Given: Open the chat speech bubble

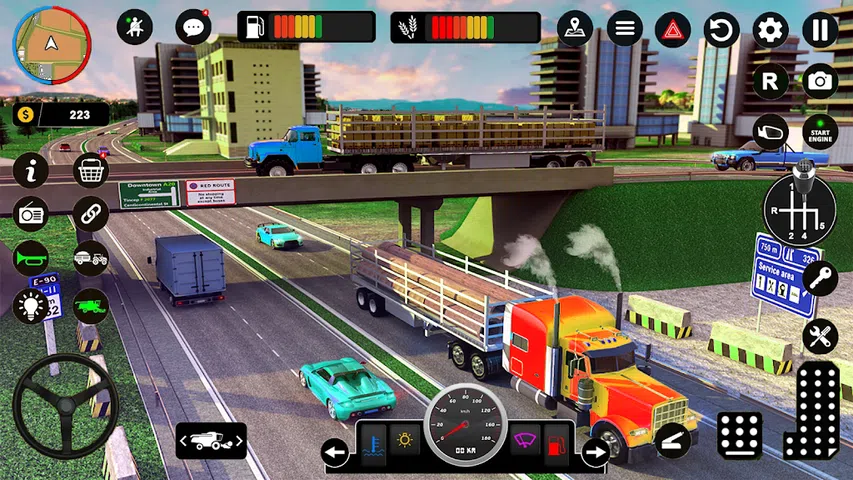Looking at the screenshot, I should (192, 27).
